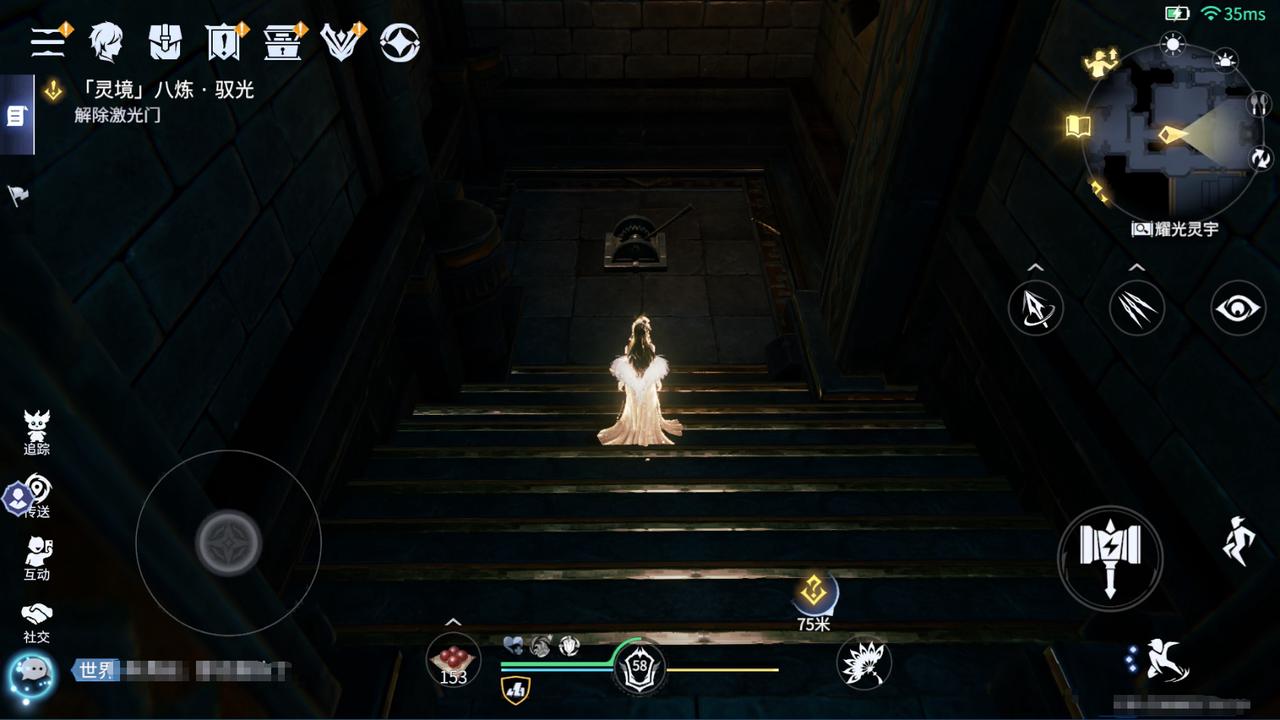Use the red food item slot
The image size is (1280, 720).
453,661
